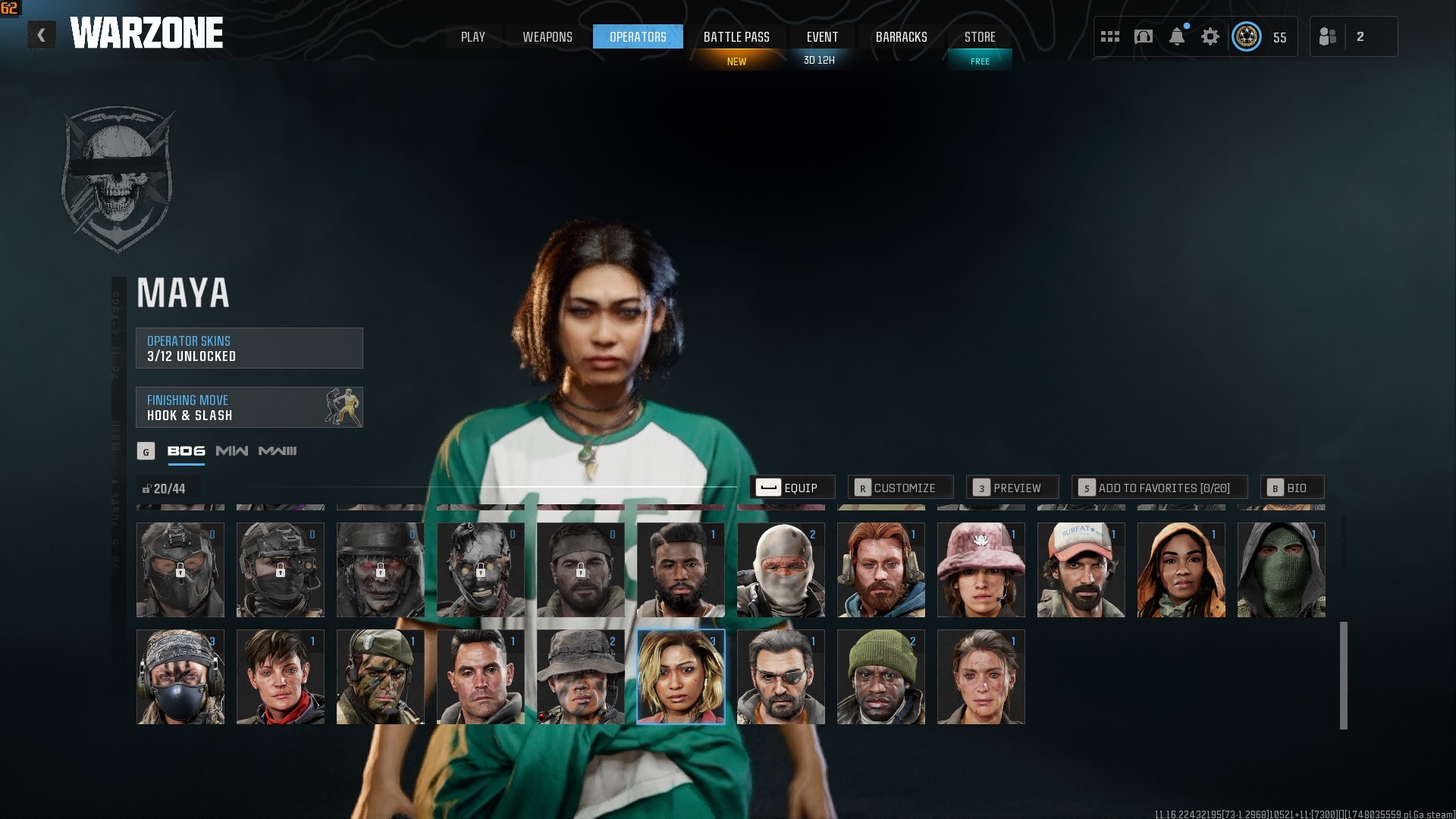Select the operator with eyepatch
The height and width of the screenshot is (819, 1456).
(780, 676)
